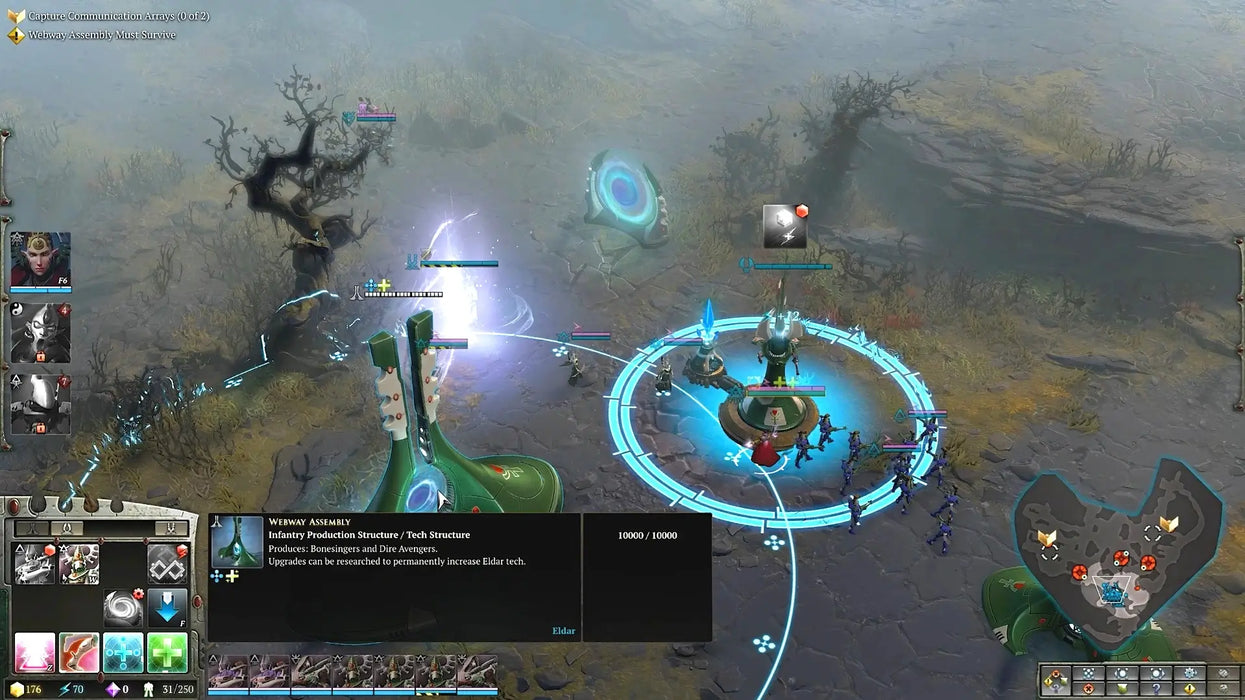The height and width of the screenshot is (700, 1245).
Task: Click the green shield ping button
Action: pos(1122,689)
